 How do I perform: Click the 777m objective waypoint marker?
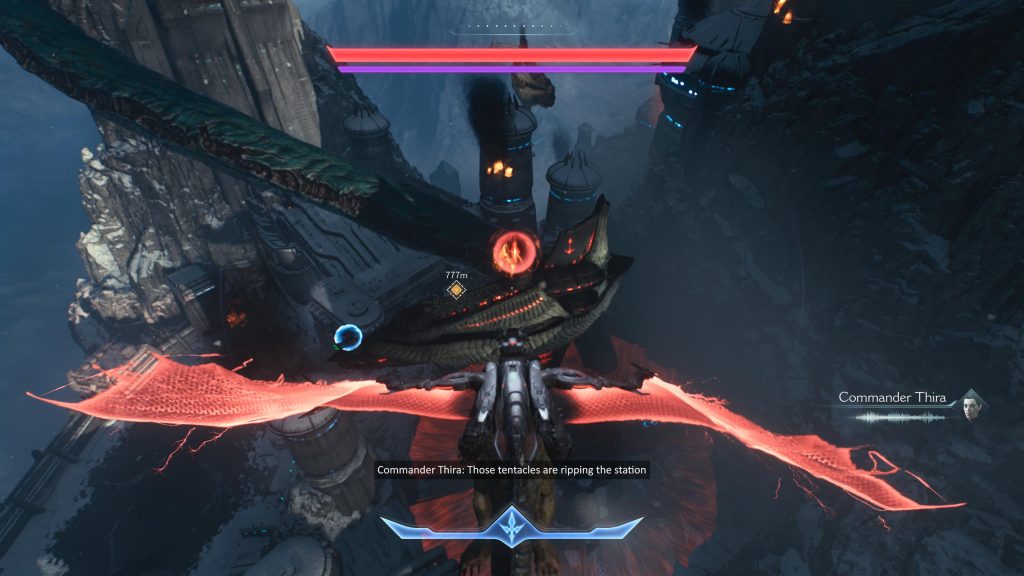456,290
